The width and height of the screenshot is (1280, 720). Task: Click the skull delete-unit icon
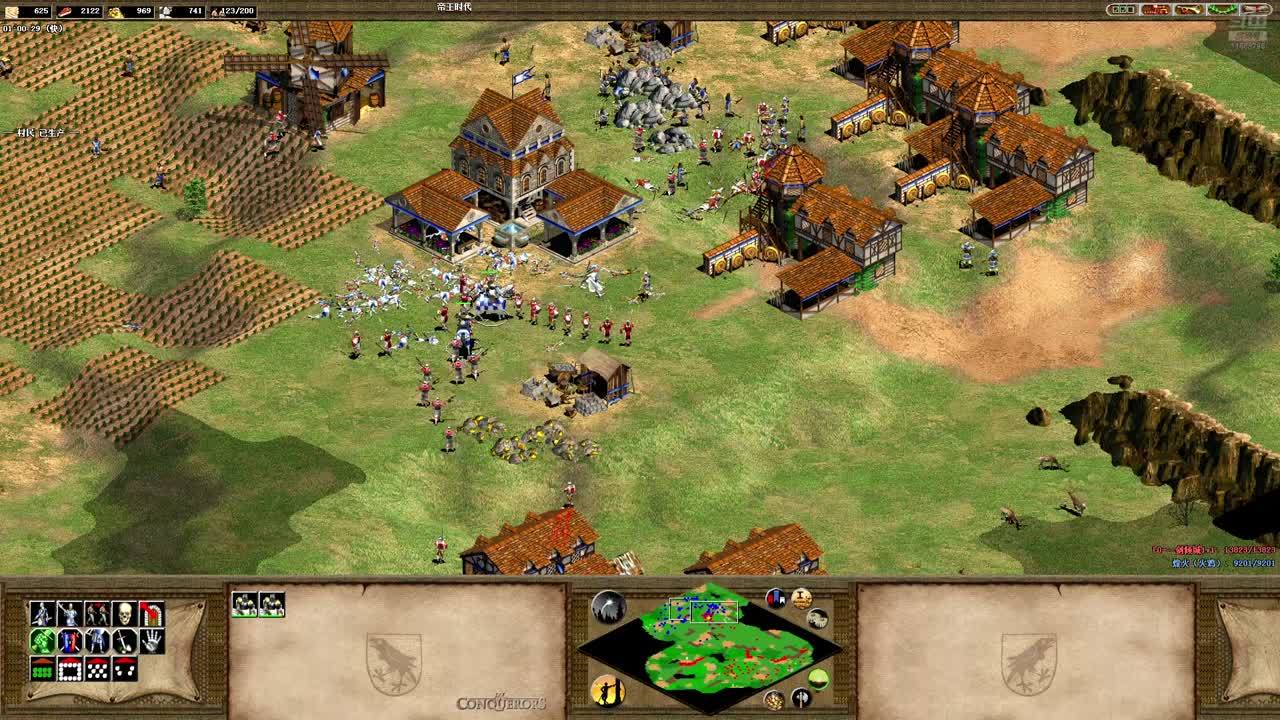point(126,613)
